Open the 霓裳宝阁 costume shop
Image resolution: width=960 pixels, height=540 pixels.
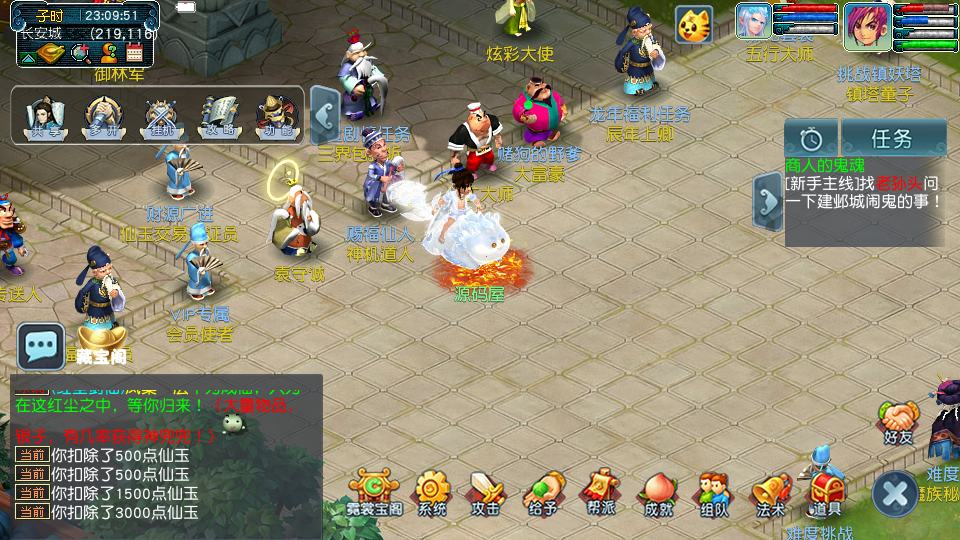point(375,490)
